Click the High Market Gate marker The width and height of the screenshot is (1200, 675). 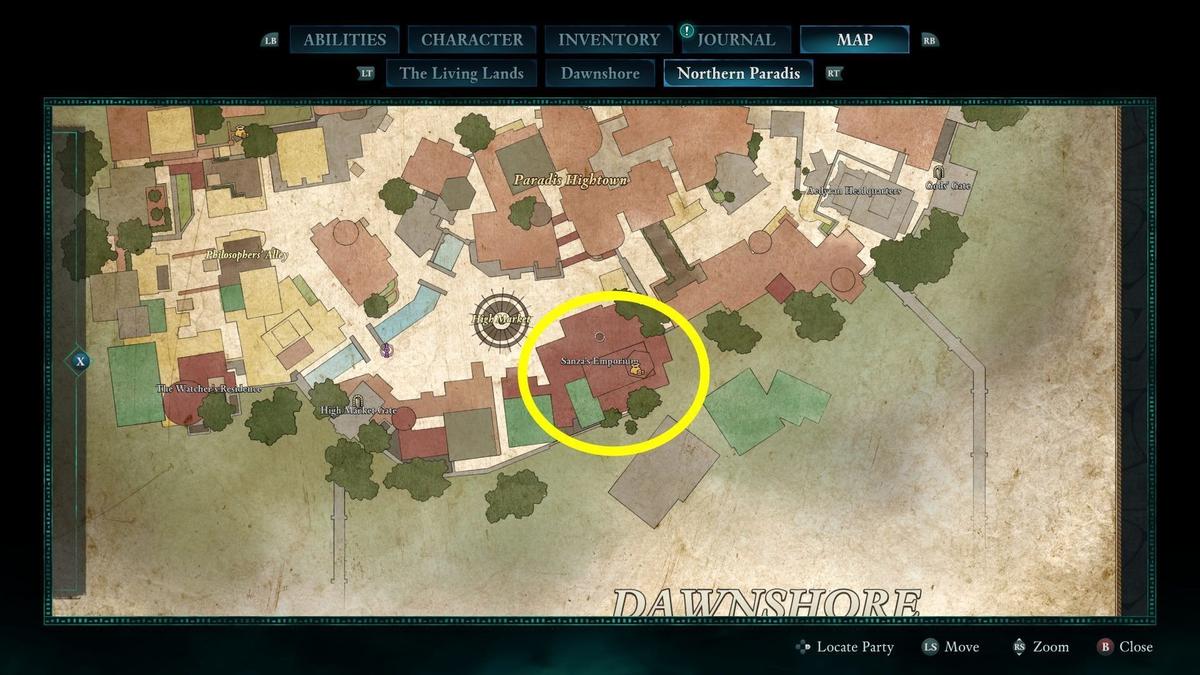click(357, 401)
